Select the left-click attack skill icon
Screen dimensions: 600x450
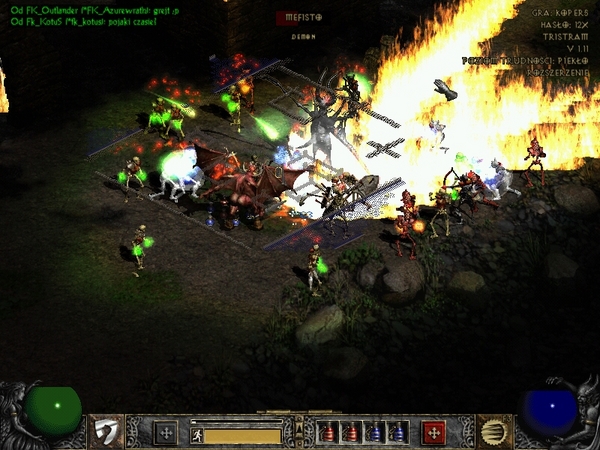105,432
